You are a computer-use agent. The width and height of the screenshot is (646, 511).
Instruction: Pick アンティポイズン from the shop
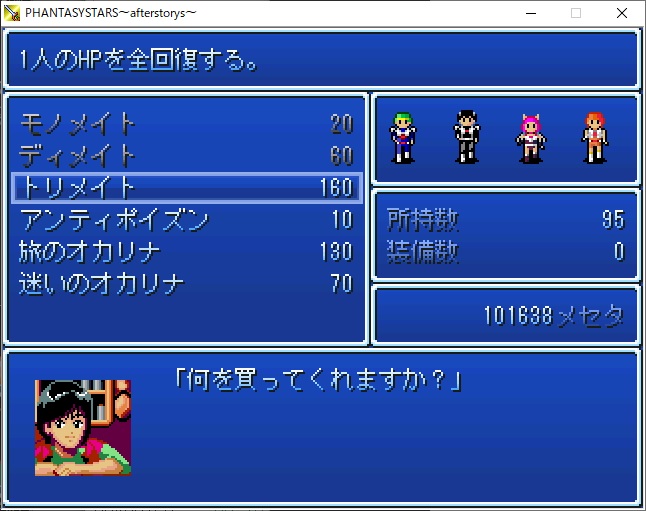pyautogui.click(x=185, y=219)
